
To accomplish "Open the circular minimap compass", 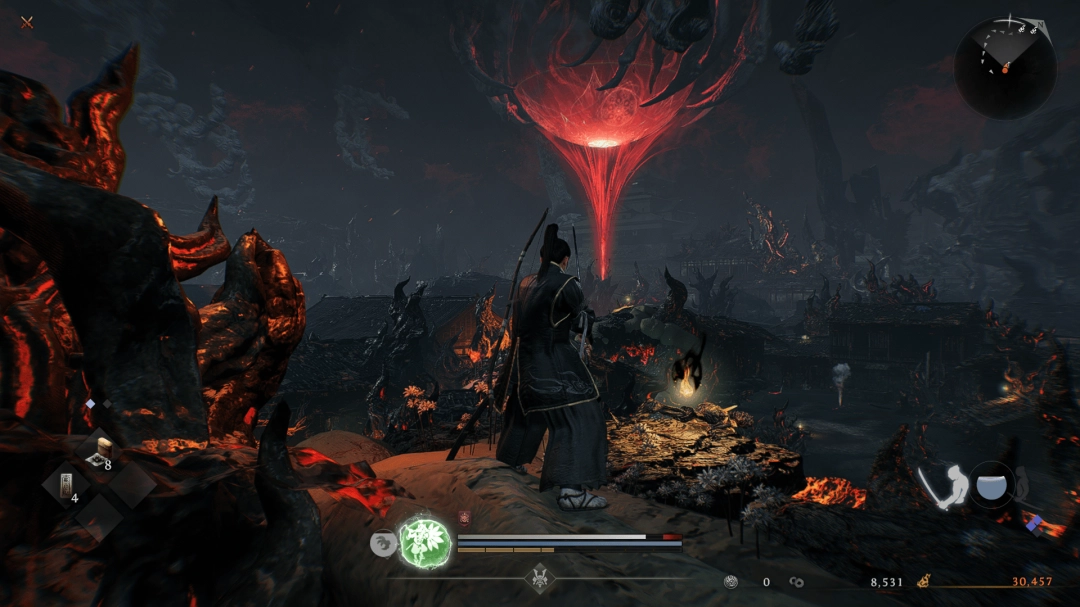I will [1004, 66].
